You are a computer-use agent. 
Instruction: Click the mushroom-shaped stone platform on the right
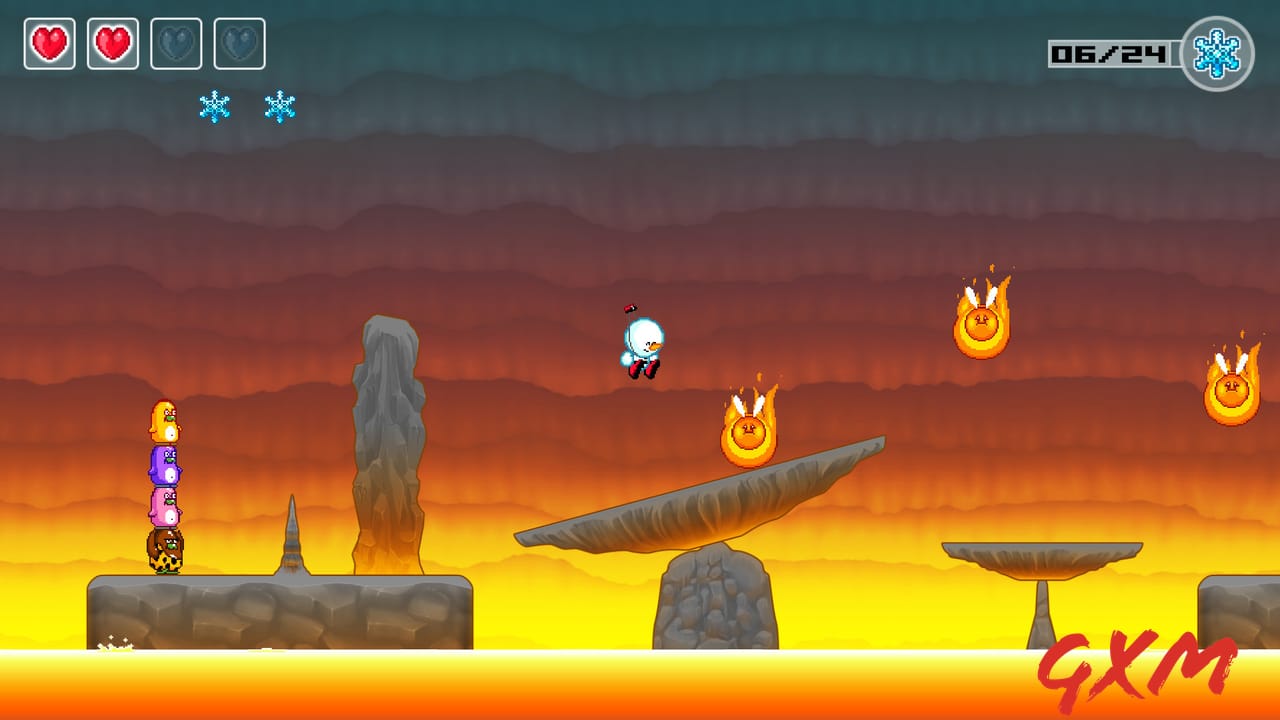point(1040,555)
